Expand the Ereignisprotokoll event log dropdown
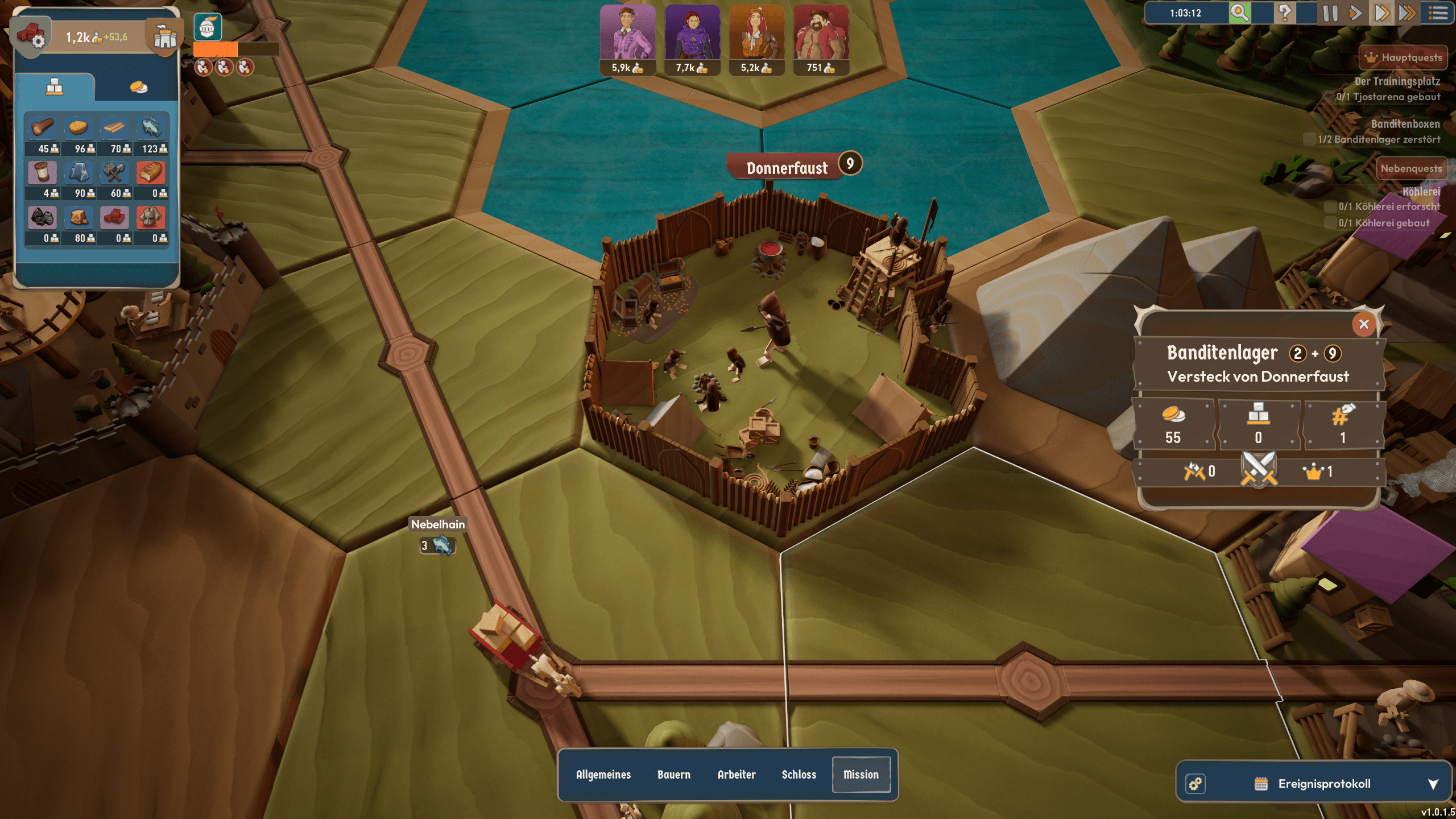This screenshot has height=819, width=1456. pyautogui.click(x=1433, y=784)
